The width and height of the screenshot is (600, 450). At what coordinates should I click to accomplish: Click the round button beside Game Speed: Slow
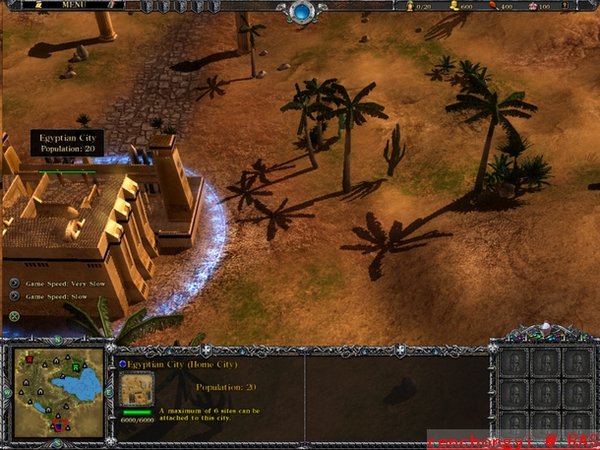click(14, 297)
